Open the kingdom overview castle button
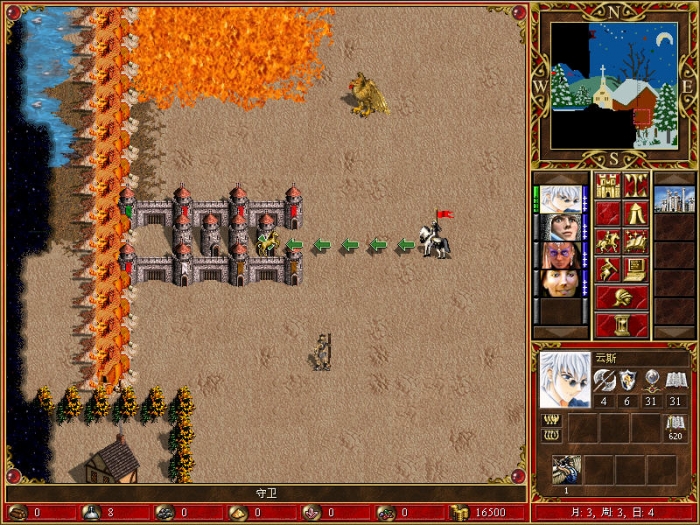Screen dimensions: 700x525 [607, 185]
